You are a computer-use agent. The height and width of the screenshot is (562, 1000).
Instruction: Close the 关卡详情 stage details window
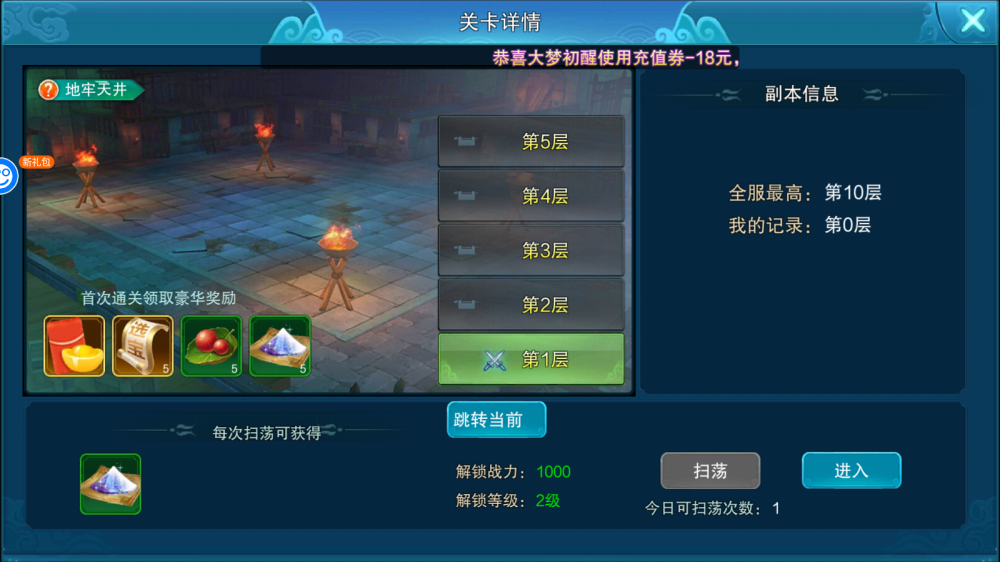tap(971, 22)
